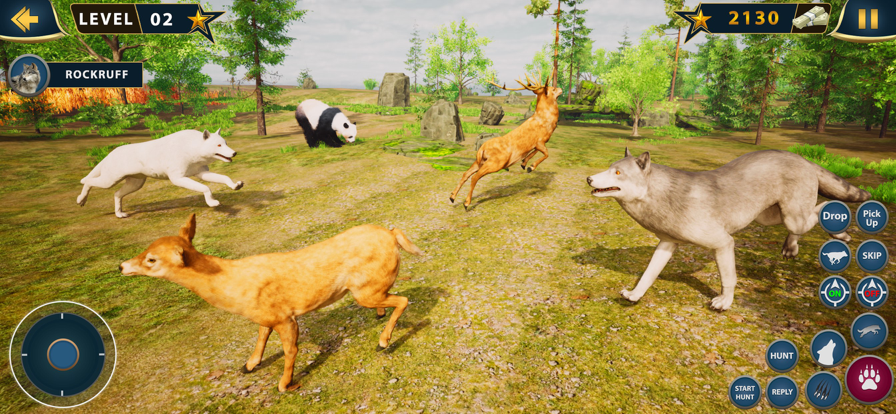The image size is (896, 414).
Task: Select the START HUNT button
Action: (x=745, y=392)
